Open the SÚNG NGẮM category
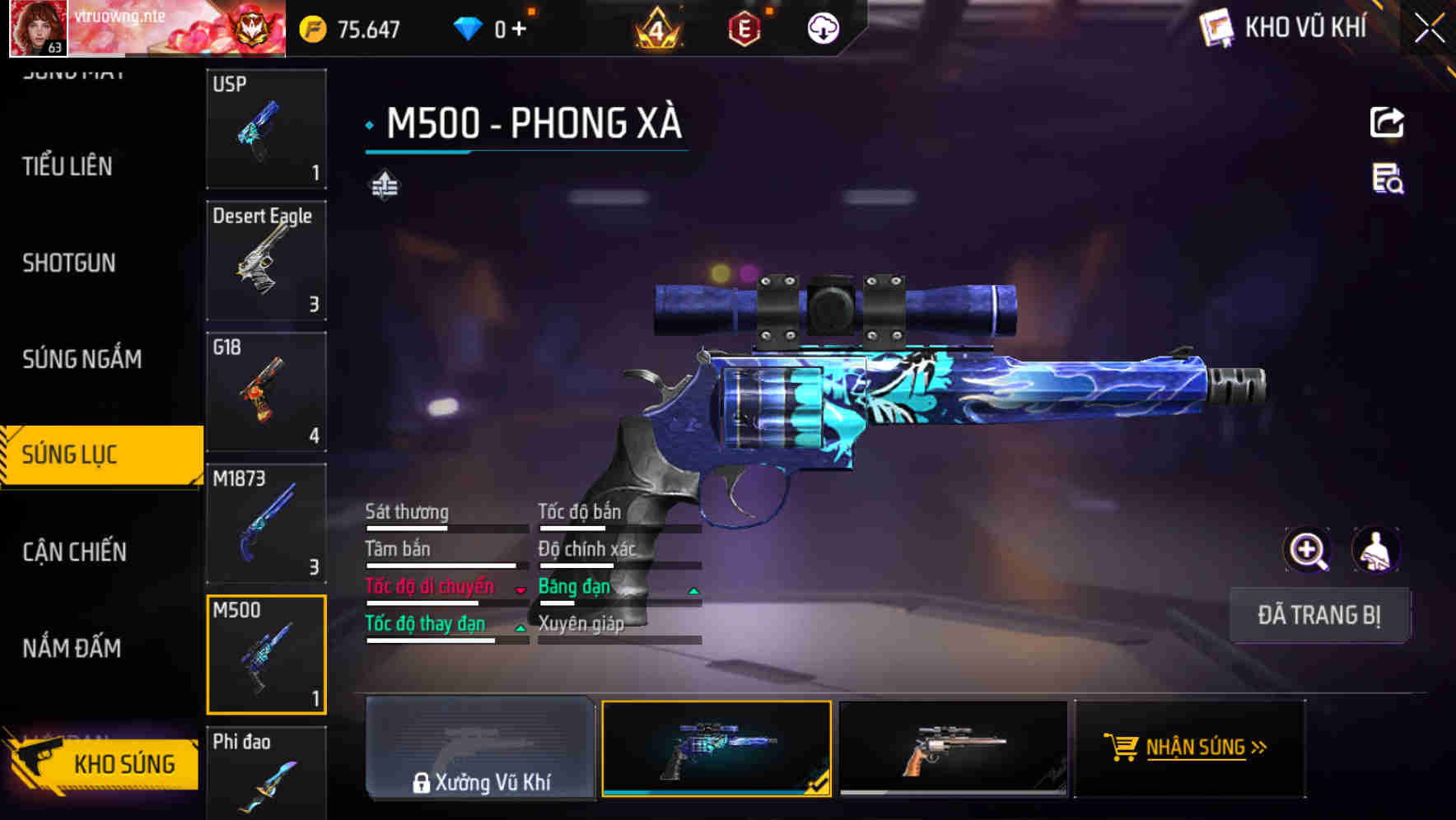 (x=82, y=359)
